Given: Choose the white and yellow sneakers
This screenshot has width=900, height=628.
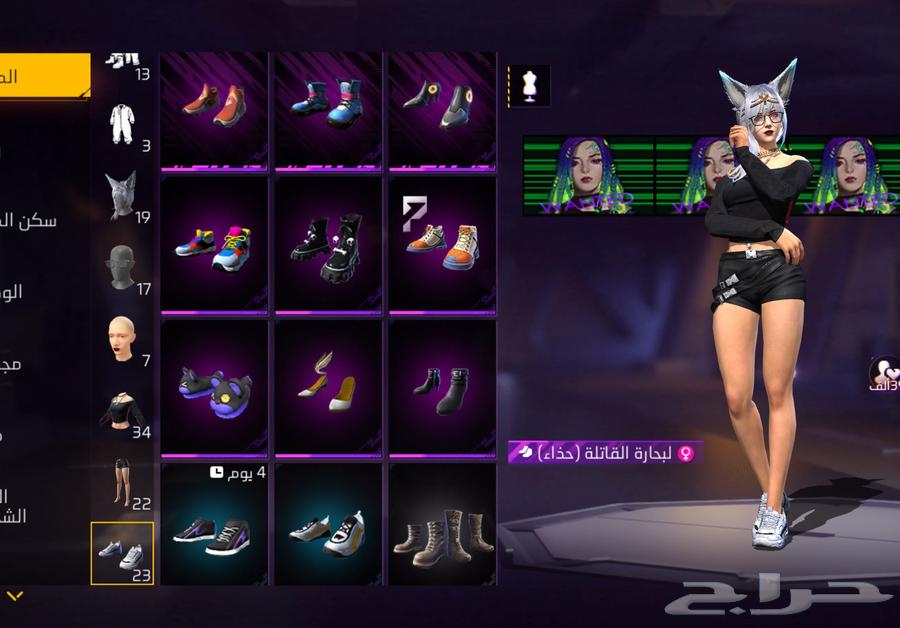Looking at the screenshot, I should click(328, 530).
